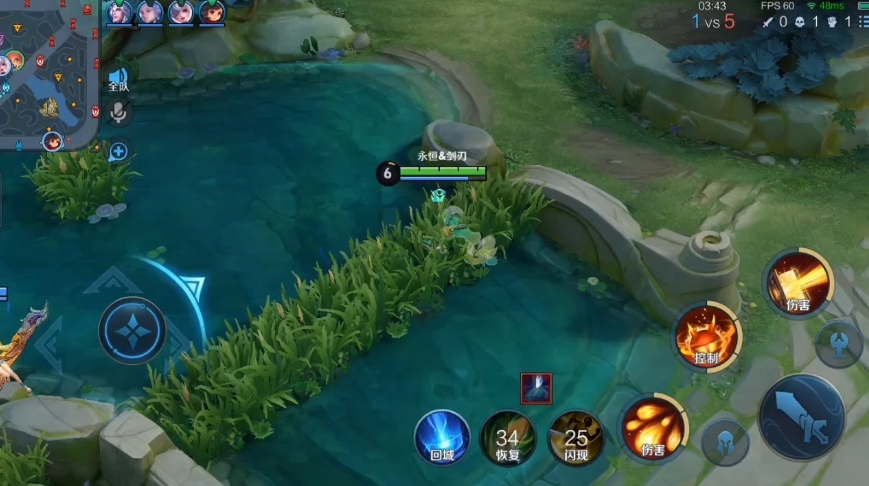Screen dimensions: 869x486
Task: Activate the fireball 伤害 skill
Action: 653,429
